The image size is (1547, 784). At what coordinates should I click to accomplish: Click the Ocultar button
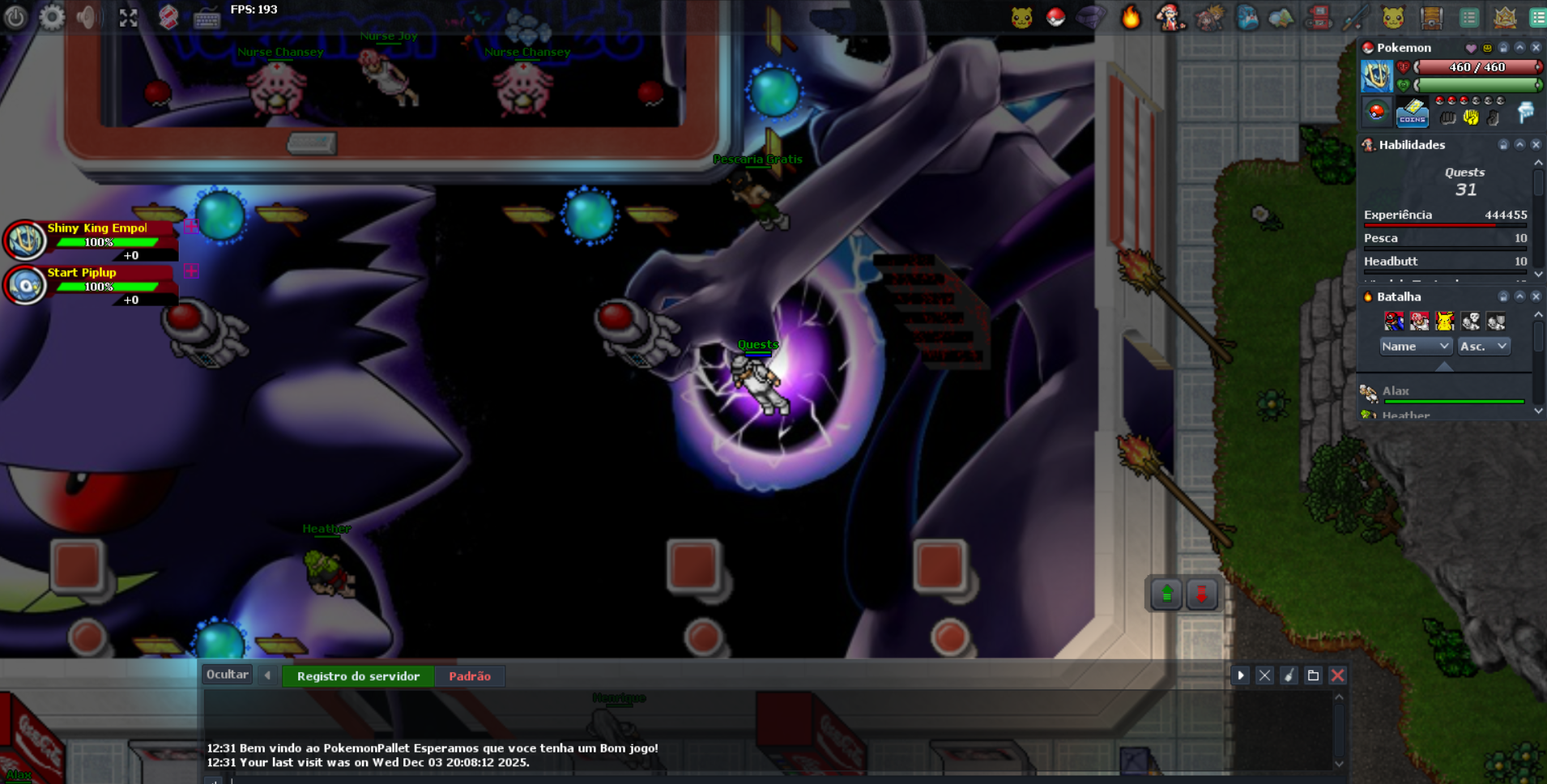pyautogui.click(x=227, y=675)
